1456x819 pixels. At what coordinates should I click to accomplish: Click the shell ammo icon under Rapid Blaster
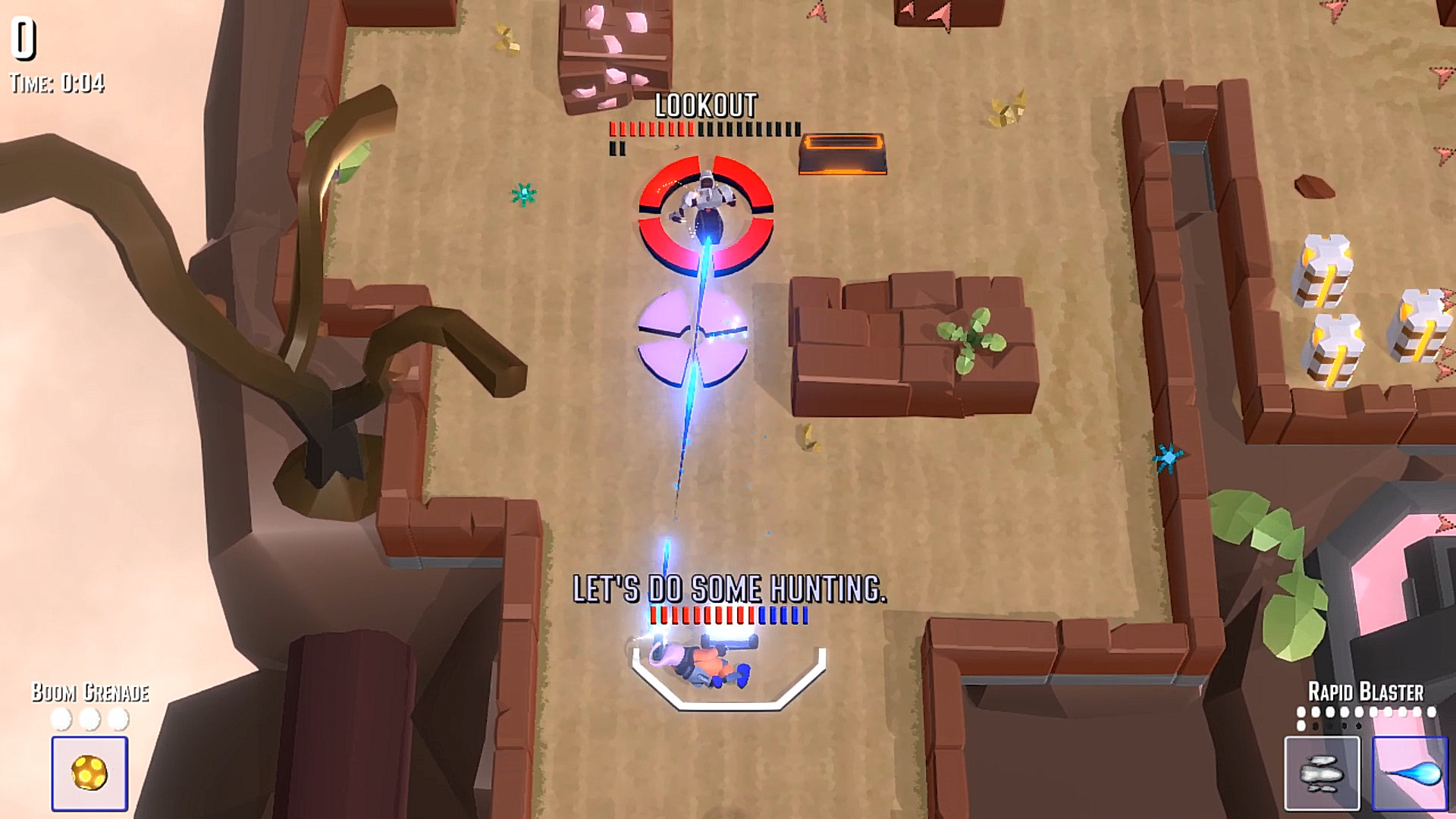pos(1323,773)
